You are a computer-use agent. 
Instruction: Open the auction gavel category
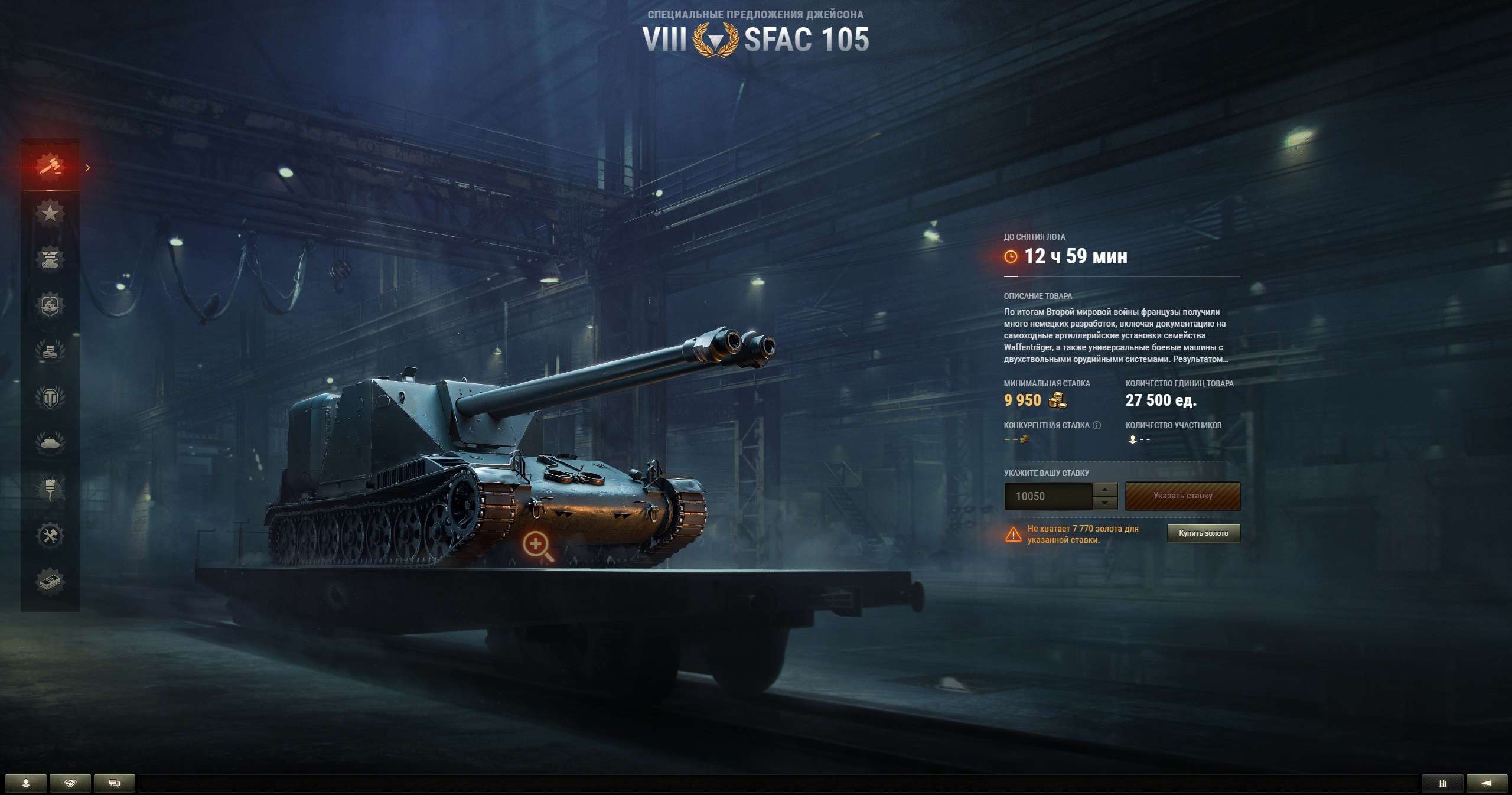tap(50, 166)
